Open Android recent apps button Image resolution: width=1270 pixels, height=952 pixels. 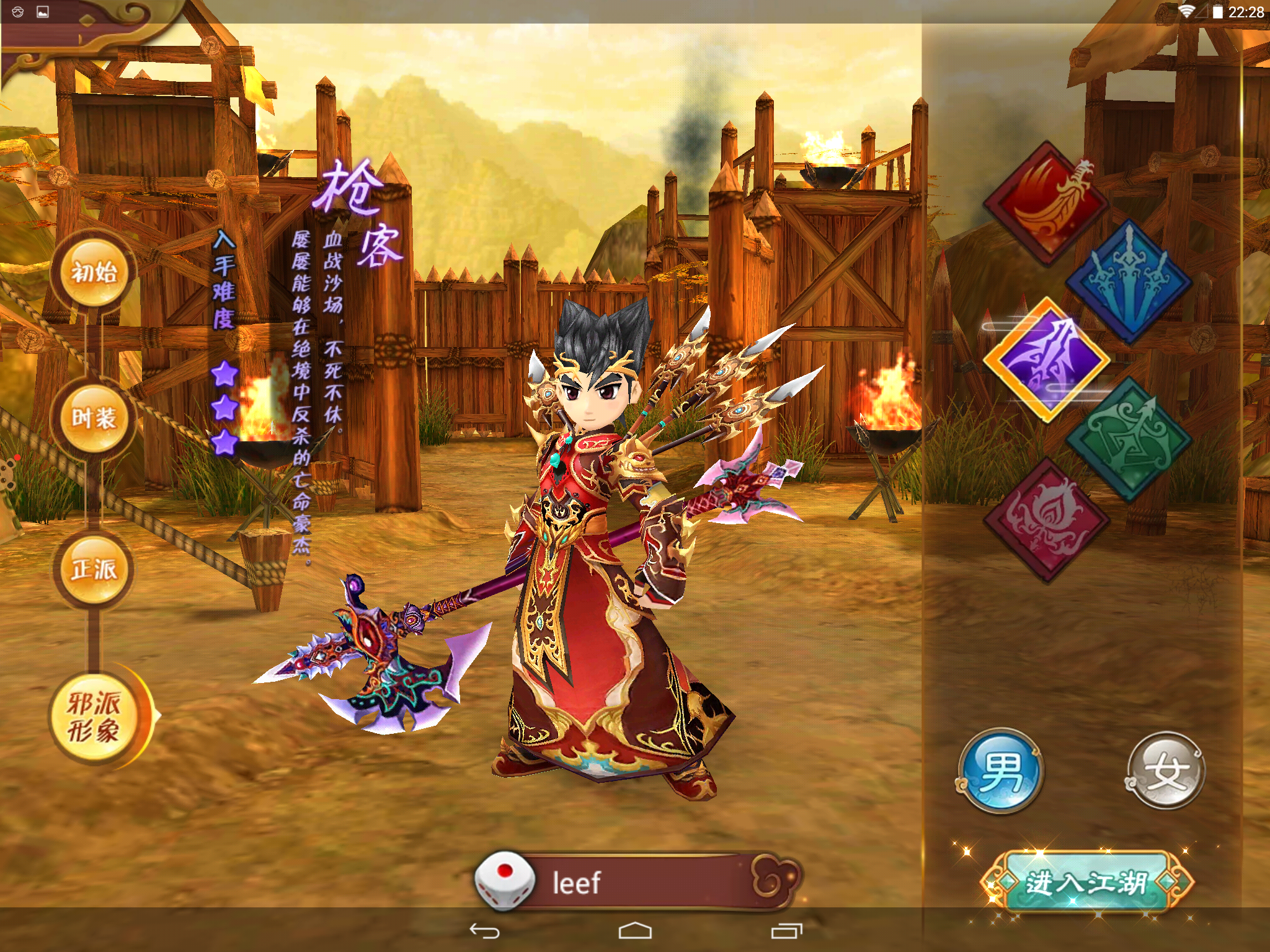click(x=786, y=931)
